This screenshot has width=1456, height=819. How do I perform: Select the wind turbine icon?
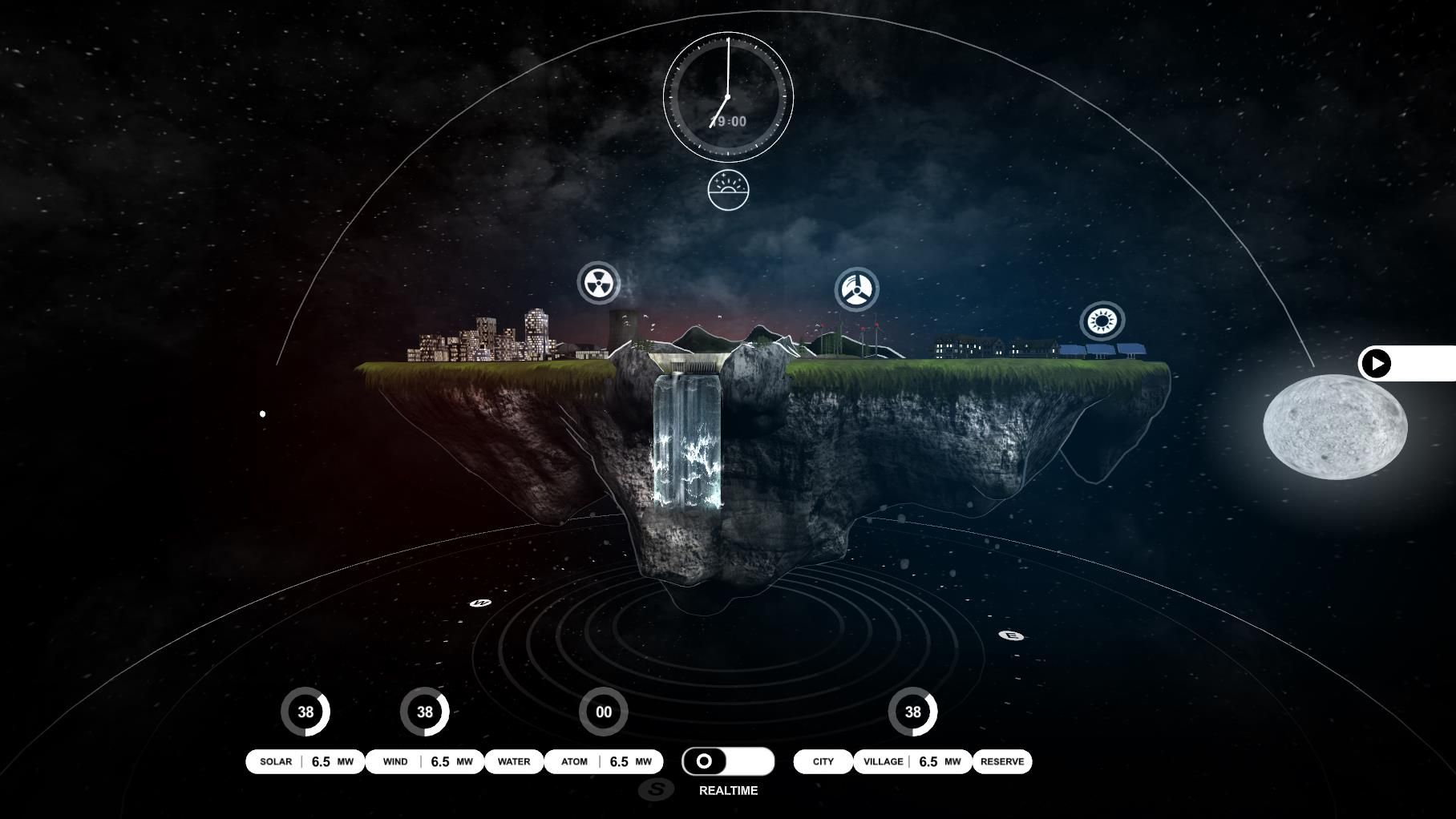pyautogui.click(x=857, y=289)
